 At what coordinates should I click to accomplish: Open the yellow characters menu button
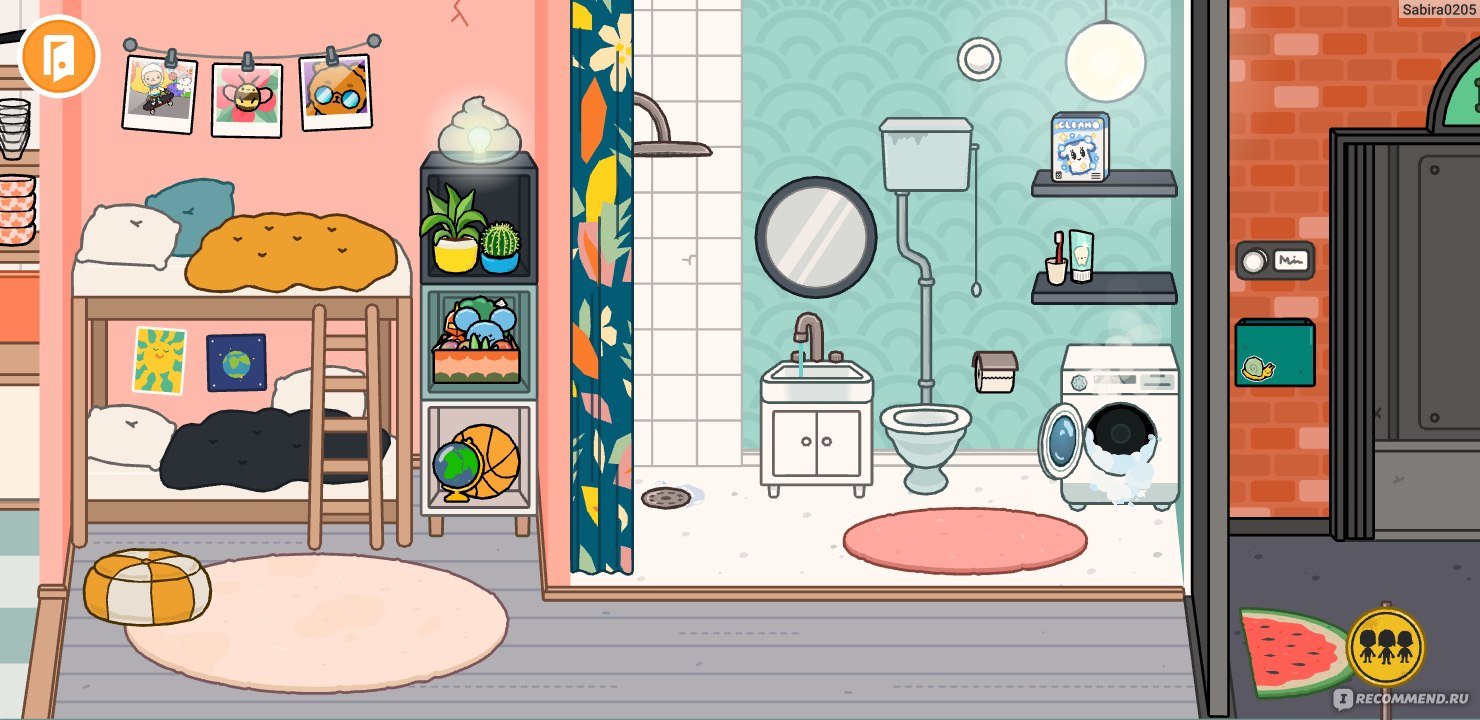[x=1385, y=645]
